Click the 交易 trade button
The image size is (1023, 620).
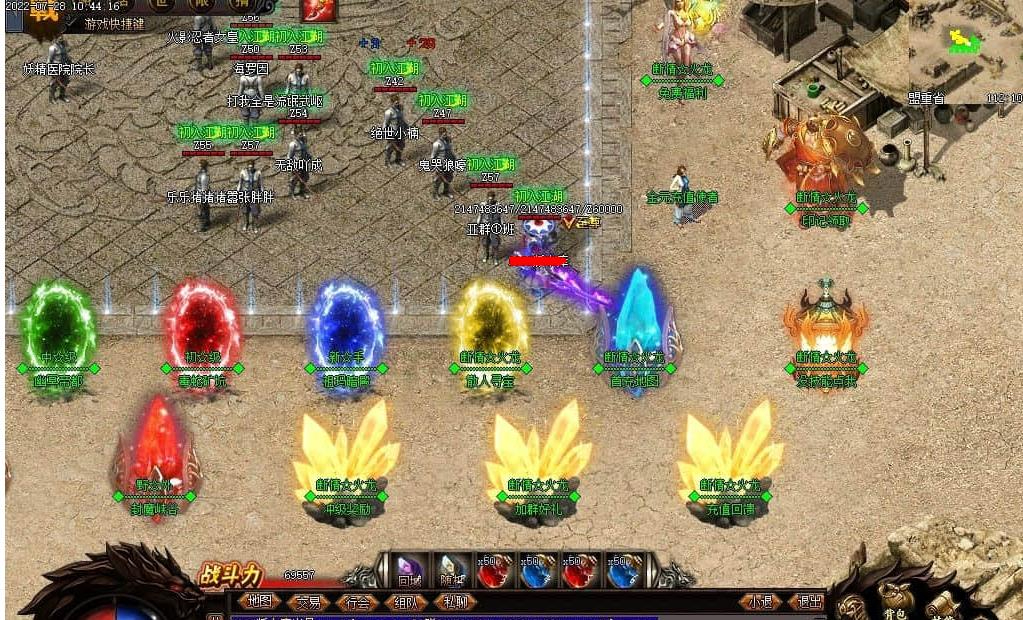point(308,602)
